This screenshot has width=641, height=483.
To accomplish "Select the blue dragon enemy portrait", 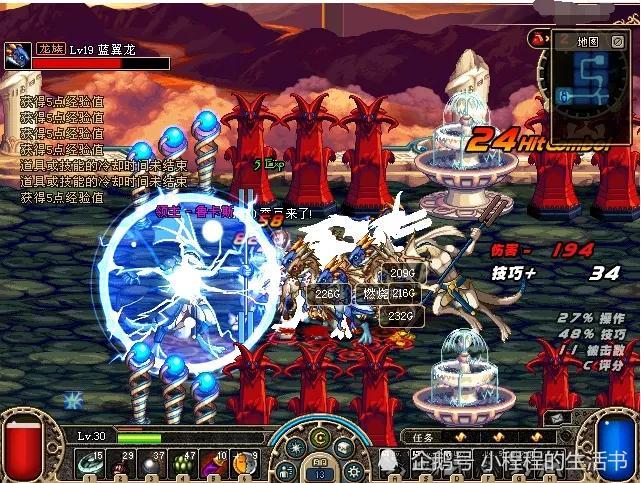I will [17, 56].
